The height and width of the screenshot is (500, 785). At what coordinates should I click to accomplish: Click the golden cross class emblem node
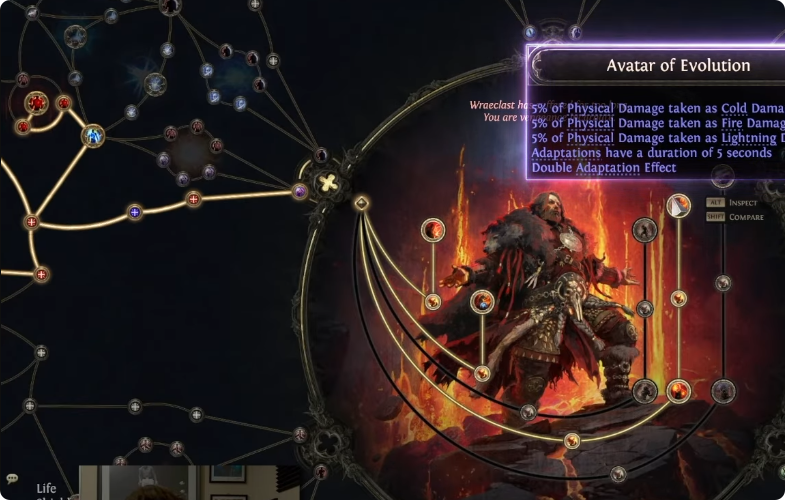pyautogui.click(x=326, y=183)
